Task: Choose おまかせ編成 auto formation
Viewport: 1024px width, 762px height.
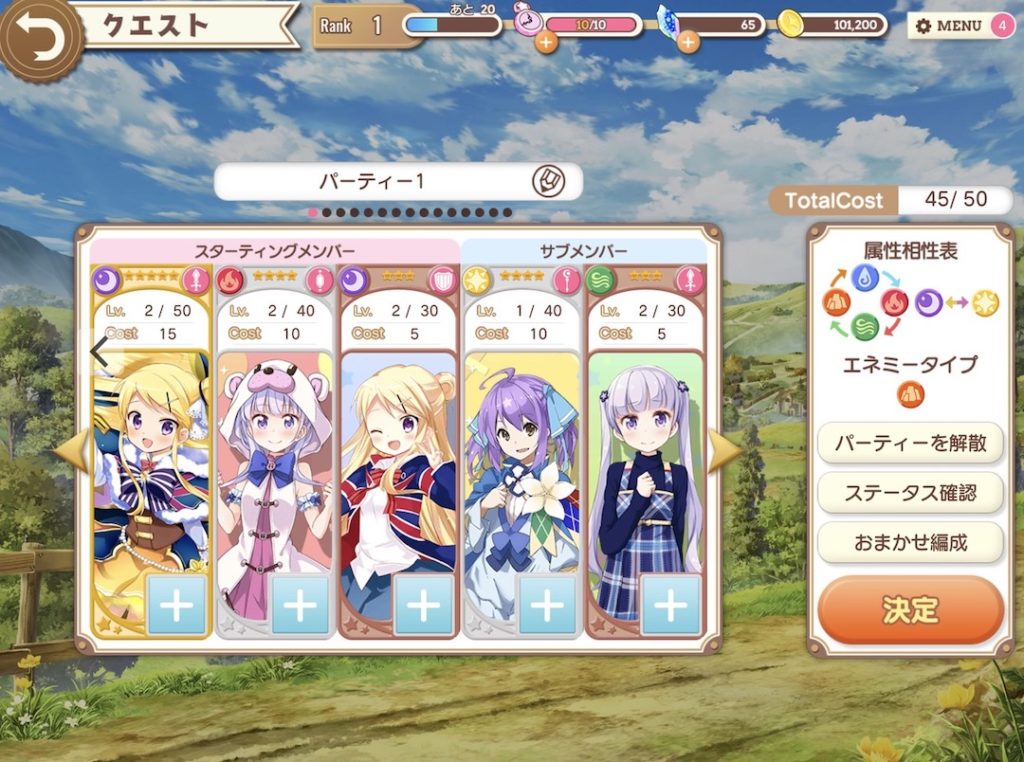Action: pos(910,542)
